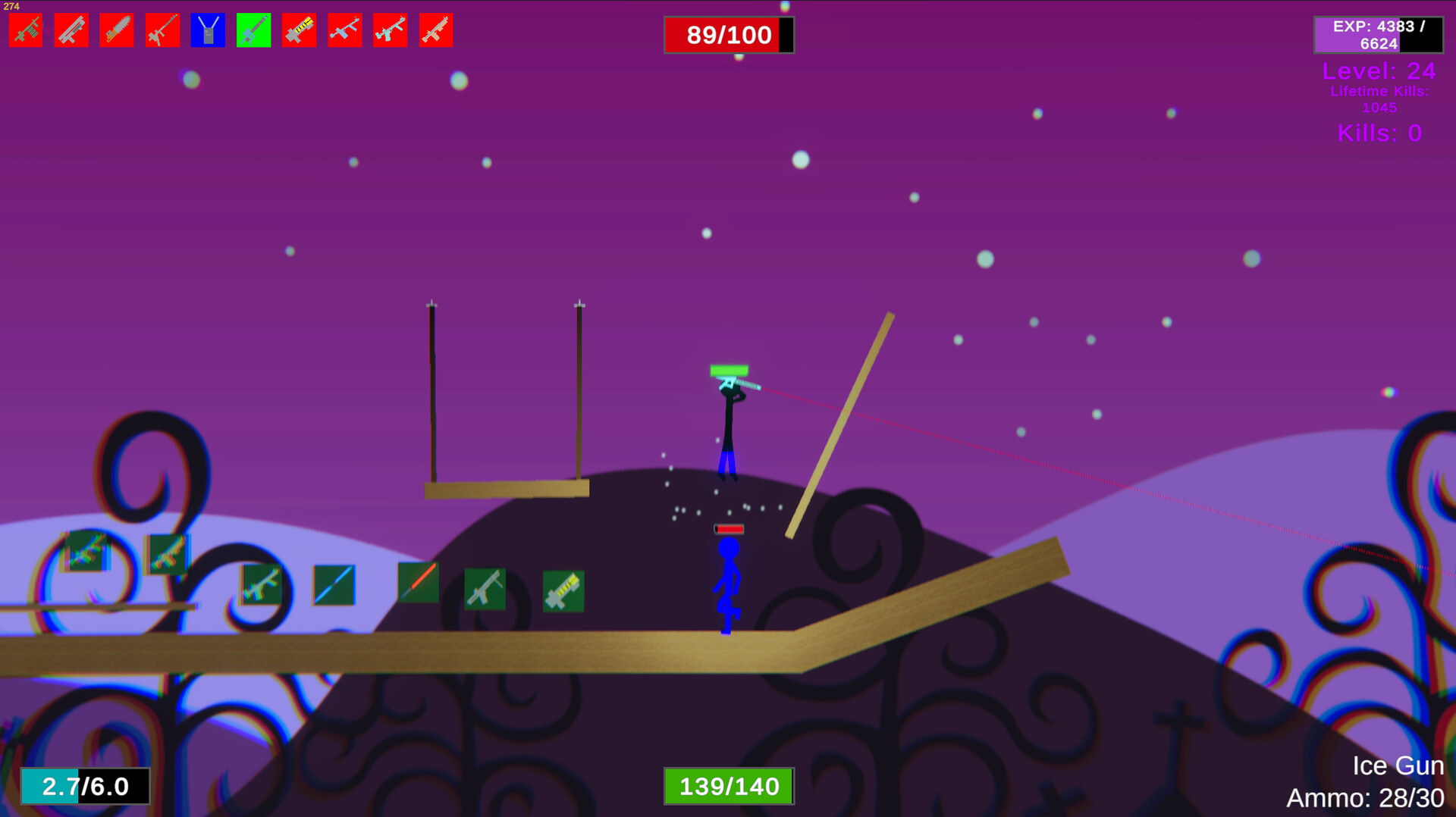Image resolution: width=1456 pixels, height=817 pixels.
Task: Click the blue slingshot hotbar slot
Action: tap(207, 30)
